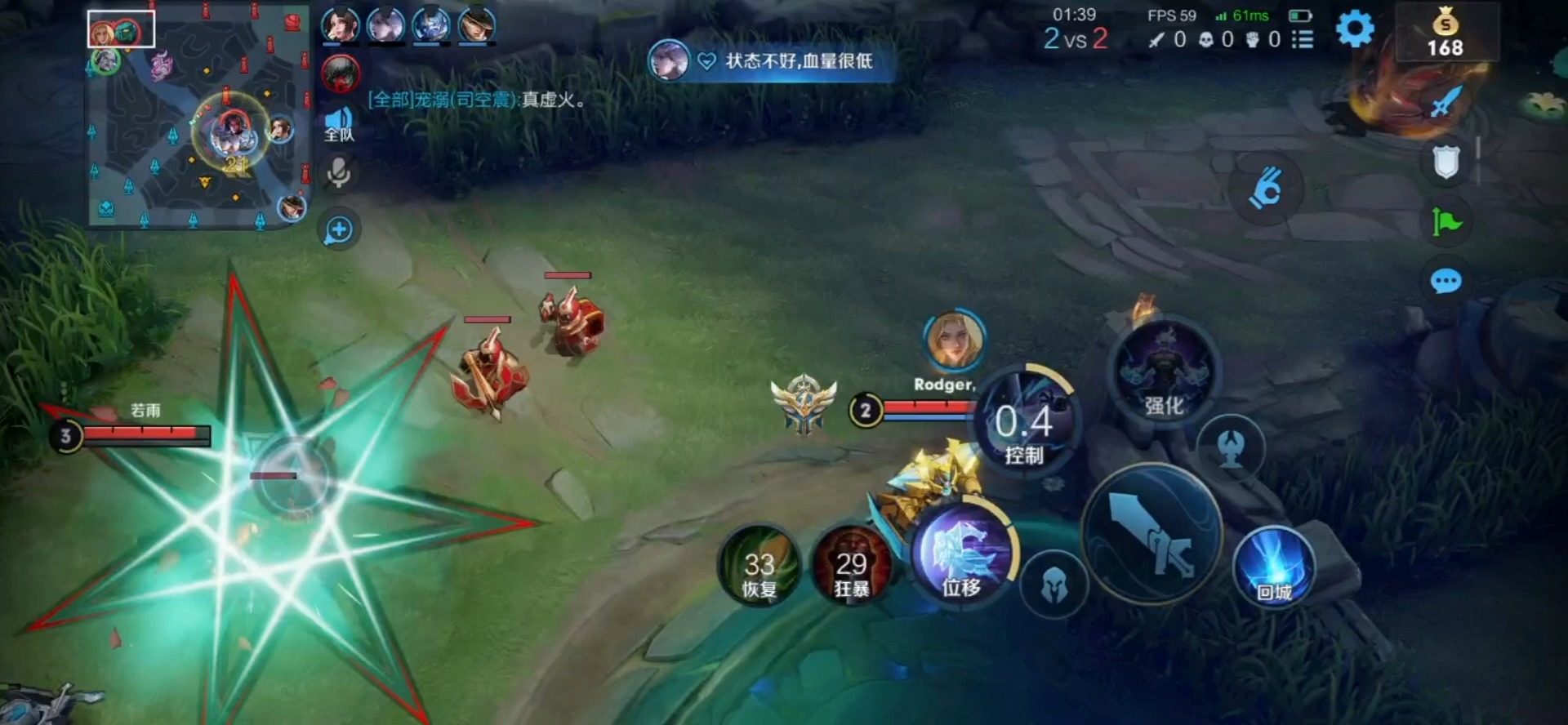Open the scoreboard list icon

[1303, 39]
